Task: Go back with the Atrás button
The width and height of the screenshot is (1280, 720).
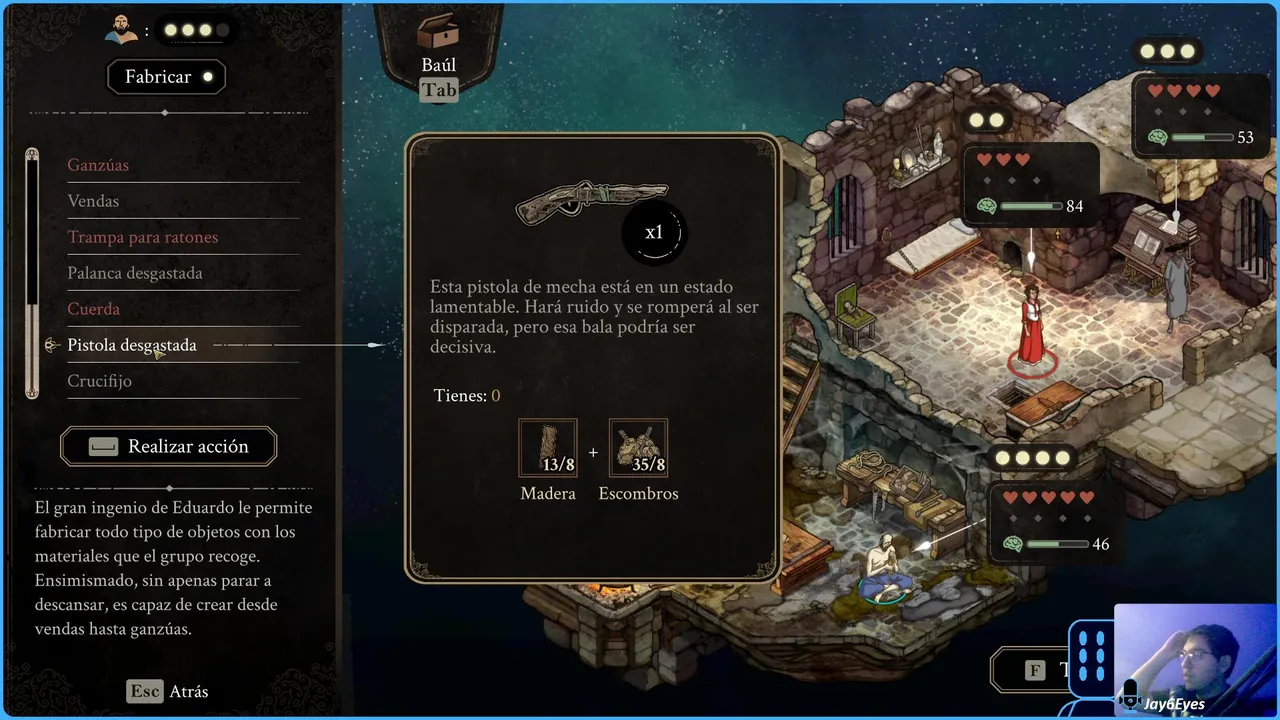Action: 169,691
